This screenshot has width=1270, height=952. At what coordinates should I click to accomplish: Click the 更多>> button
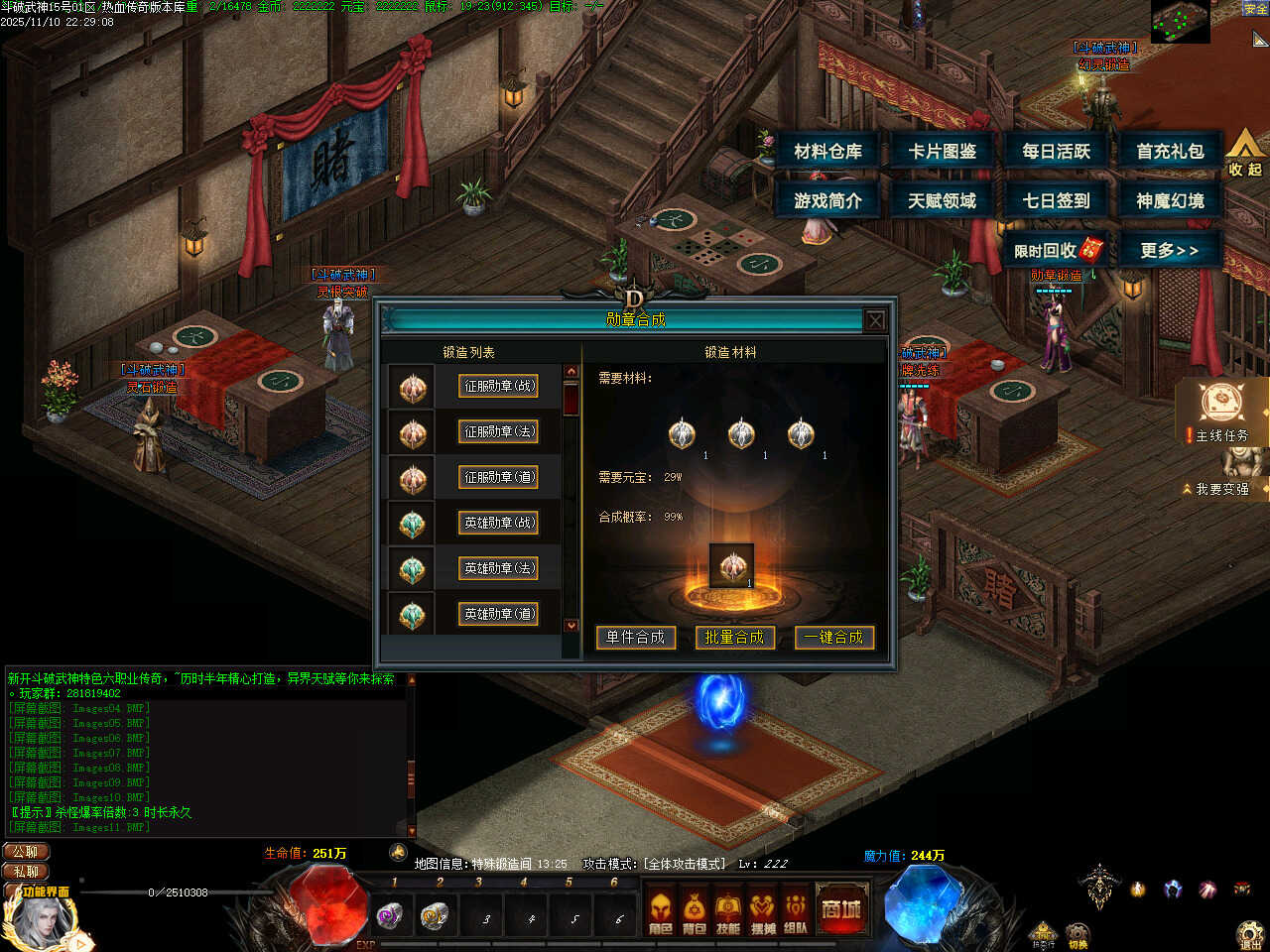1170,250
